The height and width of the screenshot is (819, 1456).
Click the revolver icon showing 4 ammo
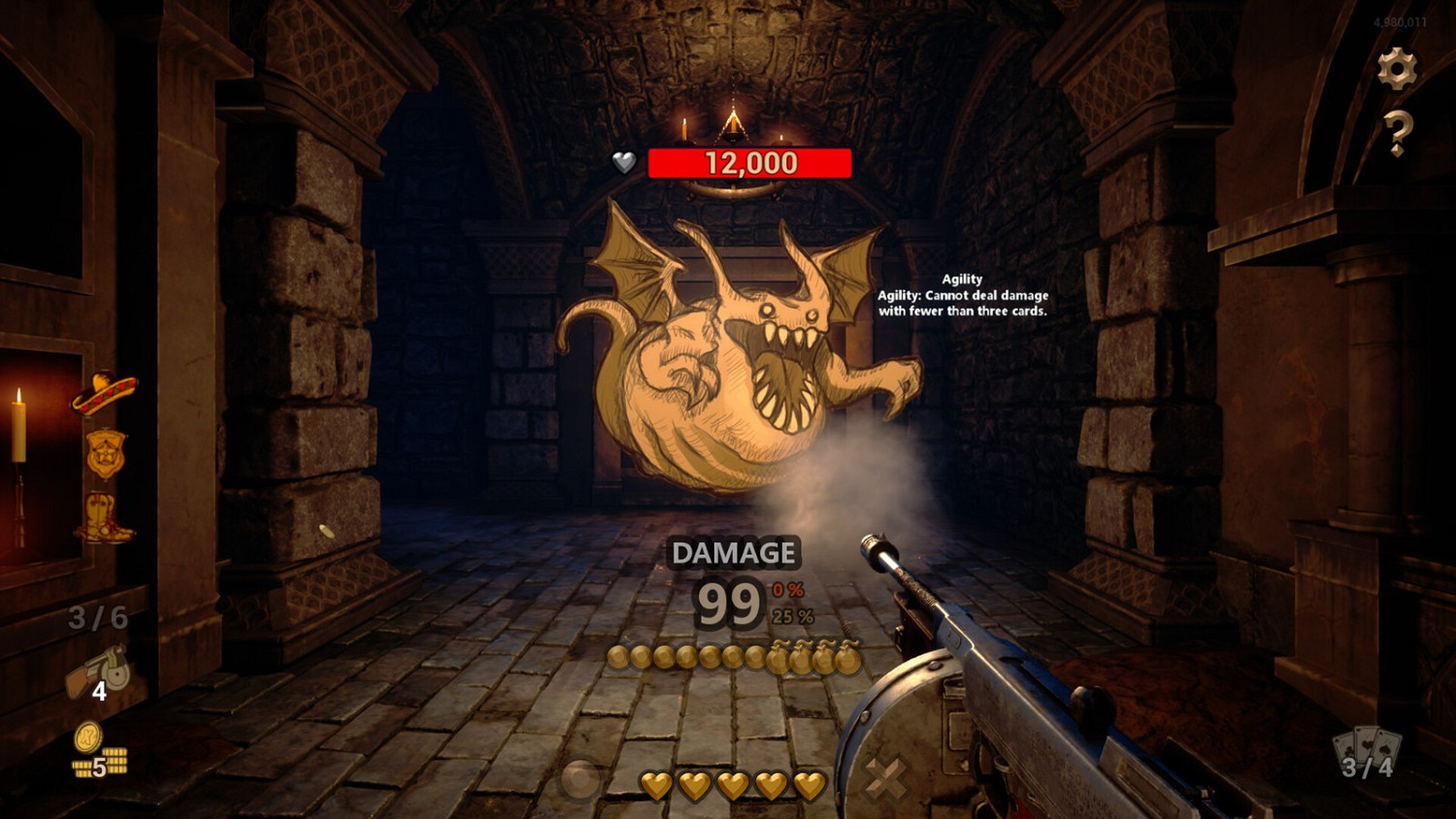click(97, 670)
